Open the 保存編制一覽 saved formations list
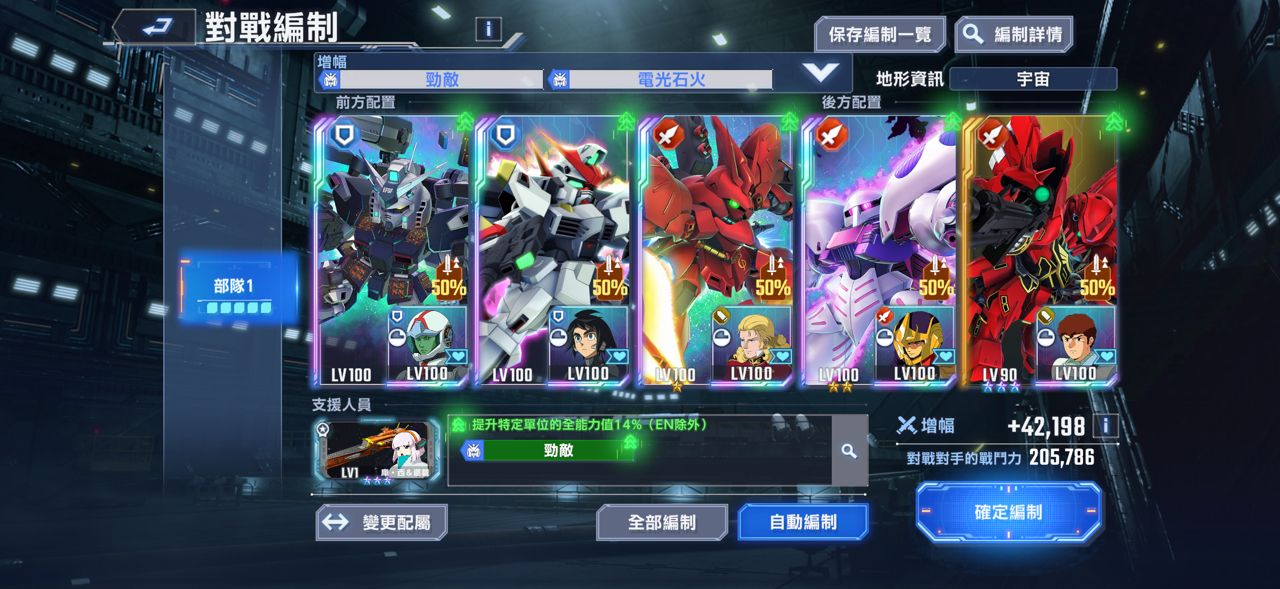 pos(879,35)
